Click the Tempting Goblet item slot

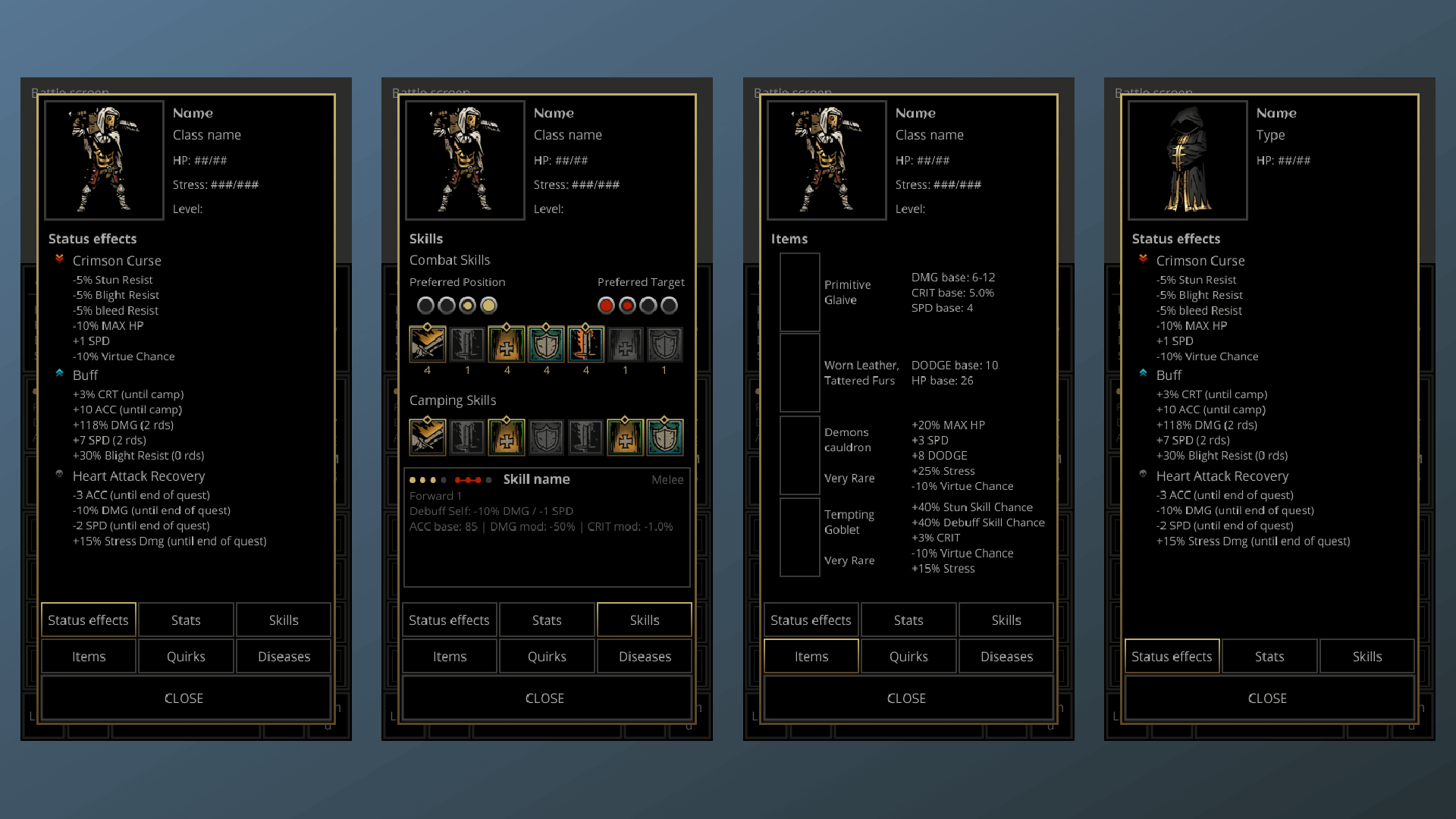[x=799, y=537]
